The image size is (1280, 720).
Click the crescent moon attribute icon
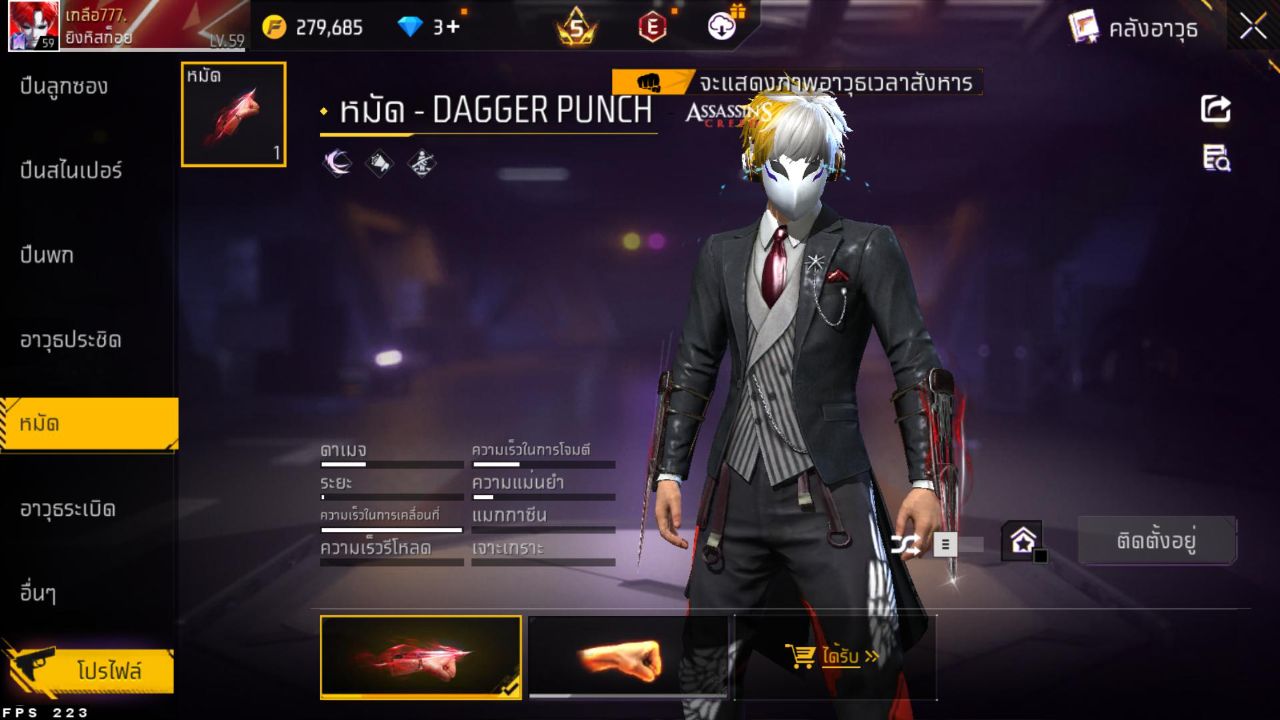pyautogui.click(x=337, y=162)
